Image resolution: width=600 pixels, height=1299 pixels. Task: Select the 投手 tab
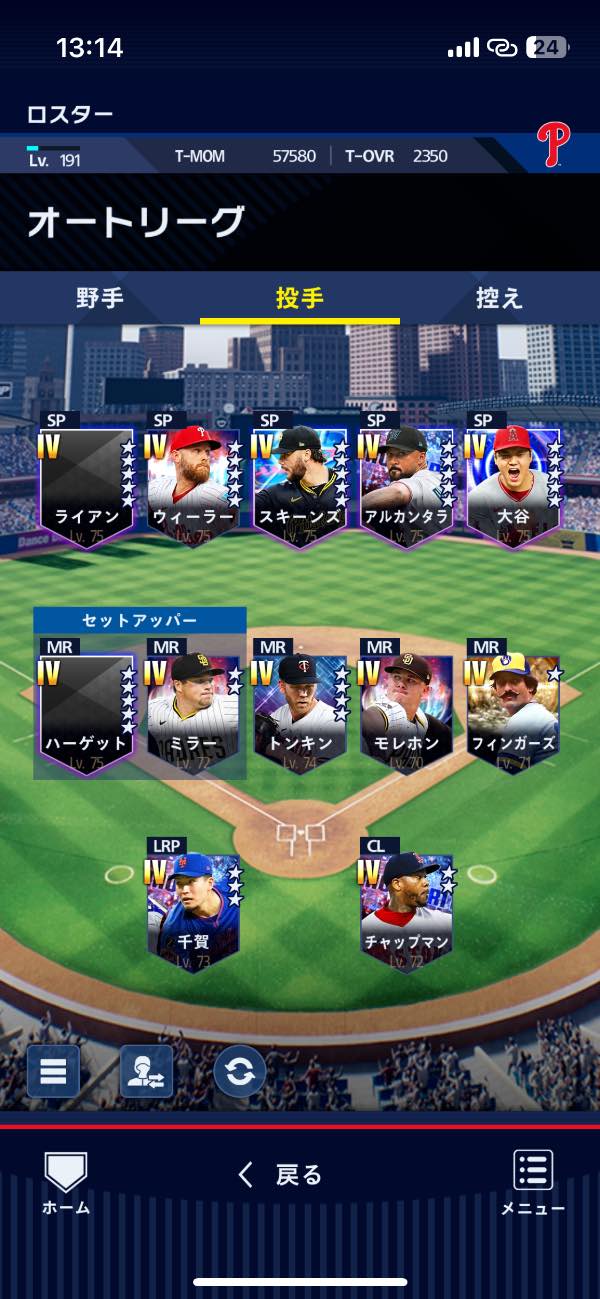point(299,298)
